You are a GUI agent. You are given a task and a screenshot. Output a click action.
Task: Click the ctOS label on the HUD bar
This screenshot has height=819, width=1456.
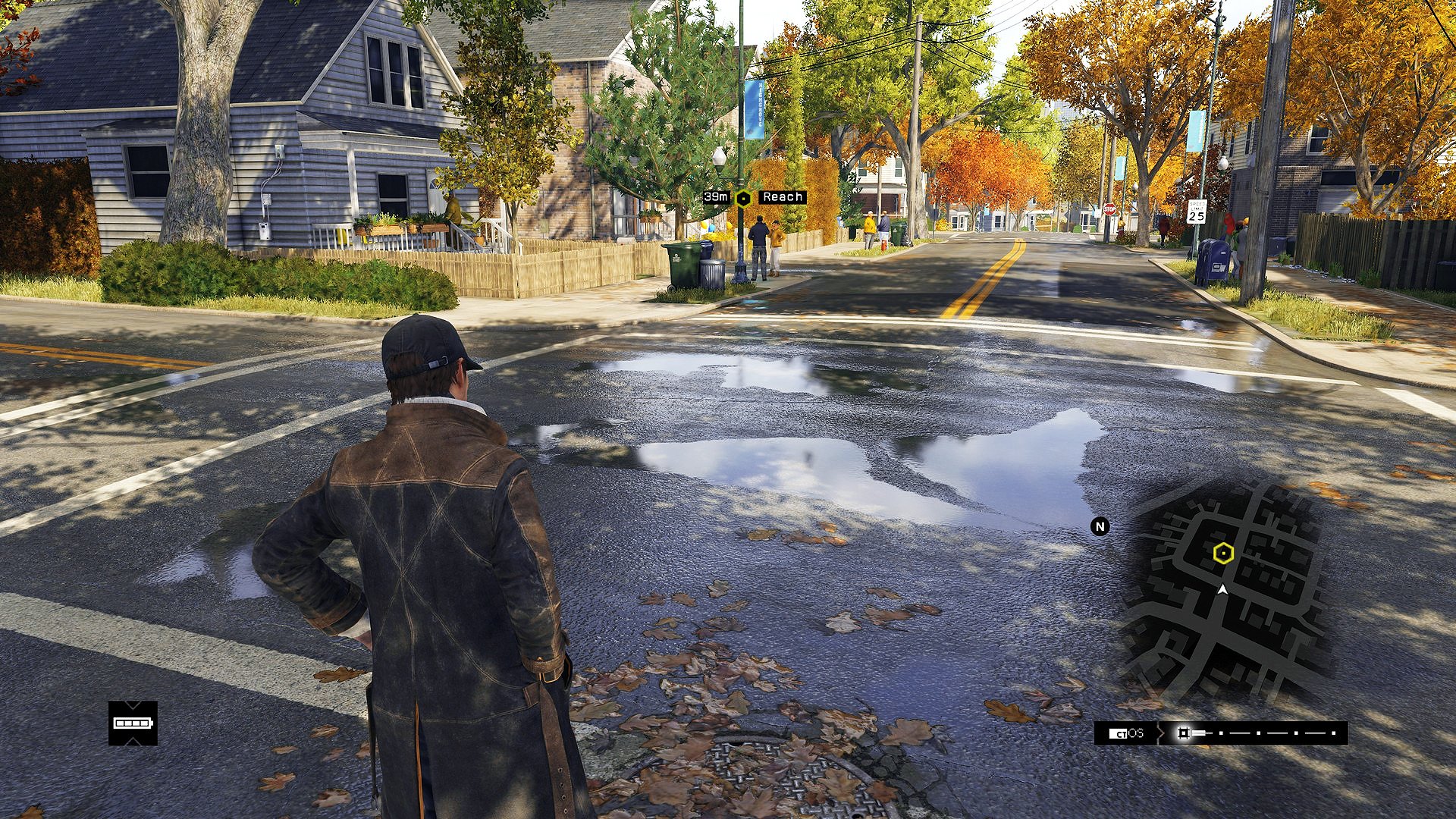1127,733
